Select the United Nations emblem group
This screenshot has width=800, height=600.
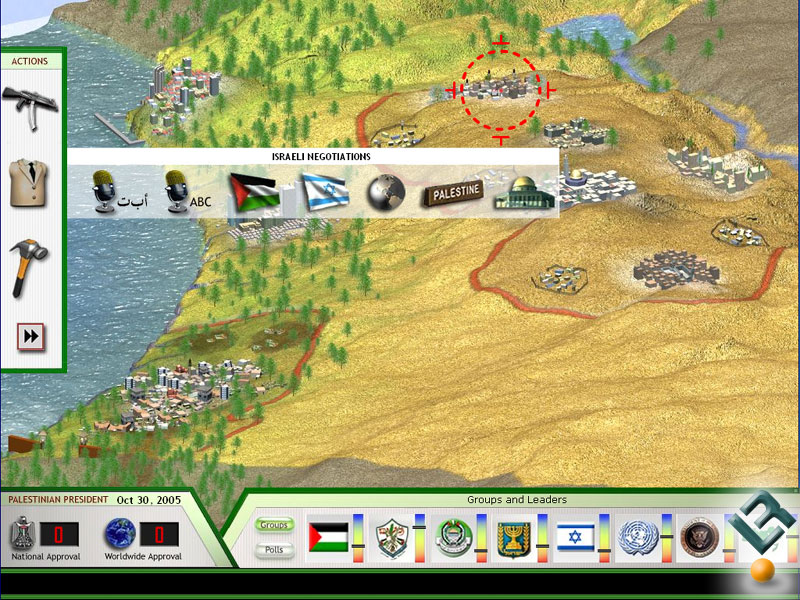636,538
